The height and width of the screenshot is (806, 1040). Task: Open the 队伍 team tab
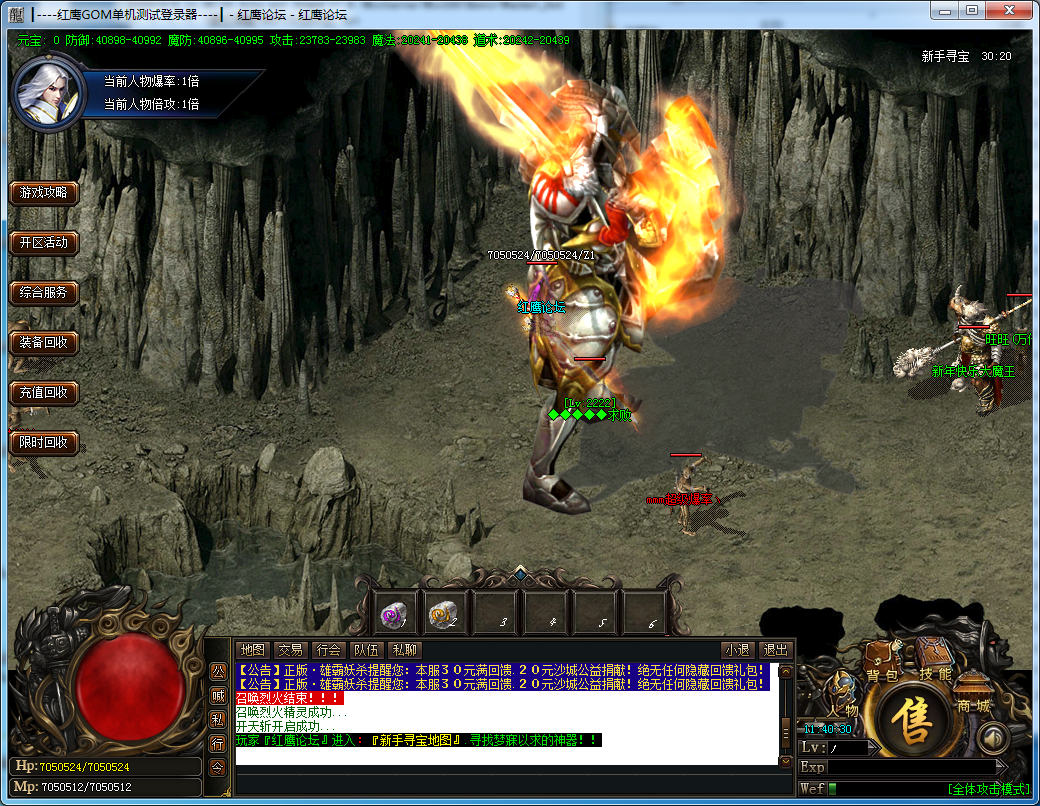365,649
